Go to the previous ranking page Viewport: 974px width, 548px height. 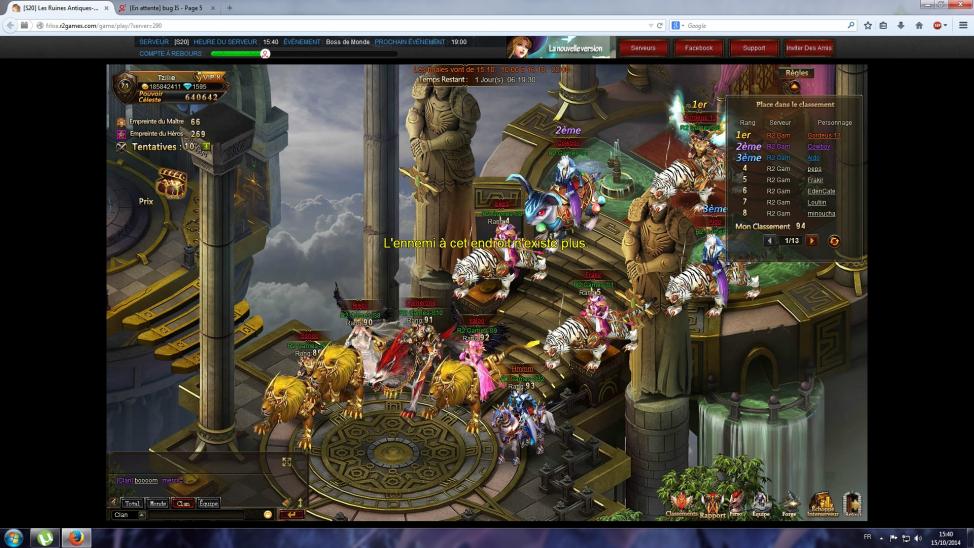click(768, 241)
